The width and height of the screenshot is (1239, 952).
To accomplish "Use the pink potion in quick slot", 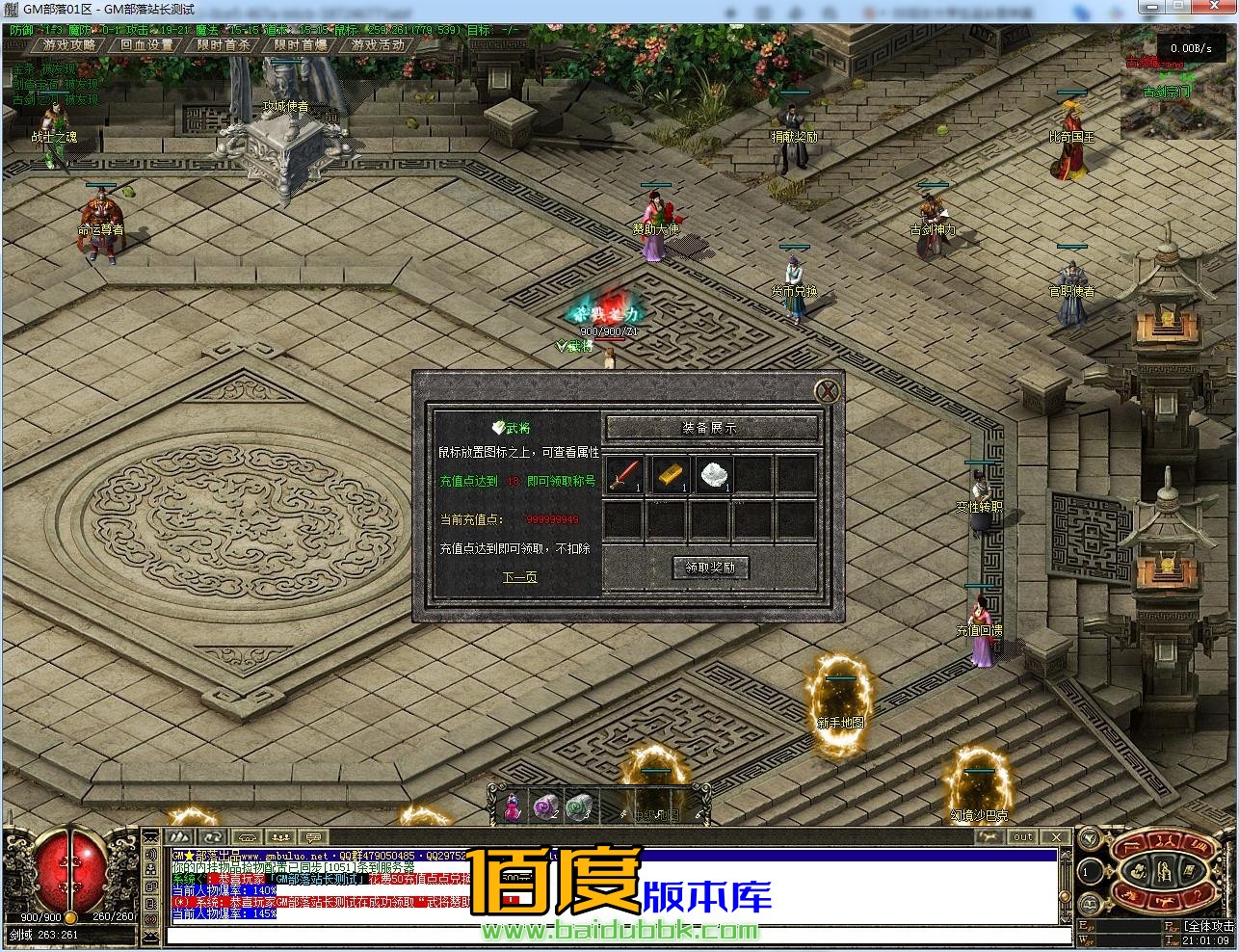I will [x=514, y=807].
